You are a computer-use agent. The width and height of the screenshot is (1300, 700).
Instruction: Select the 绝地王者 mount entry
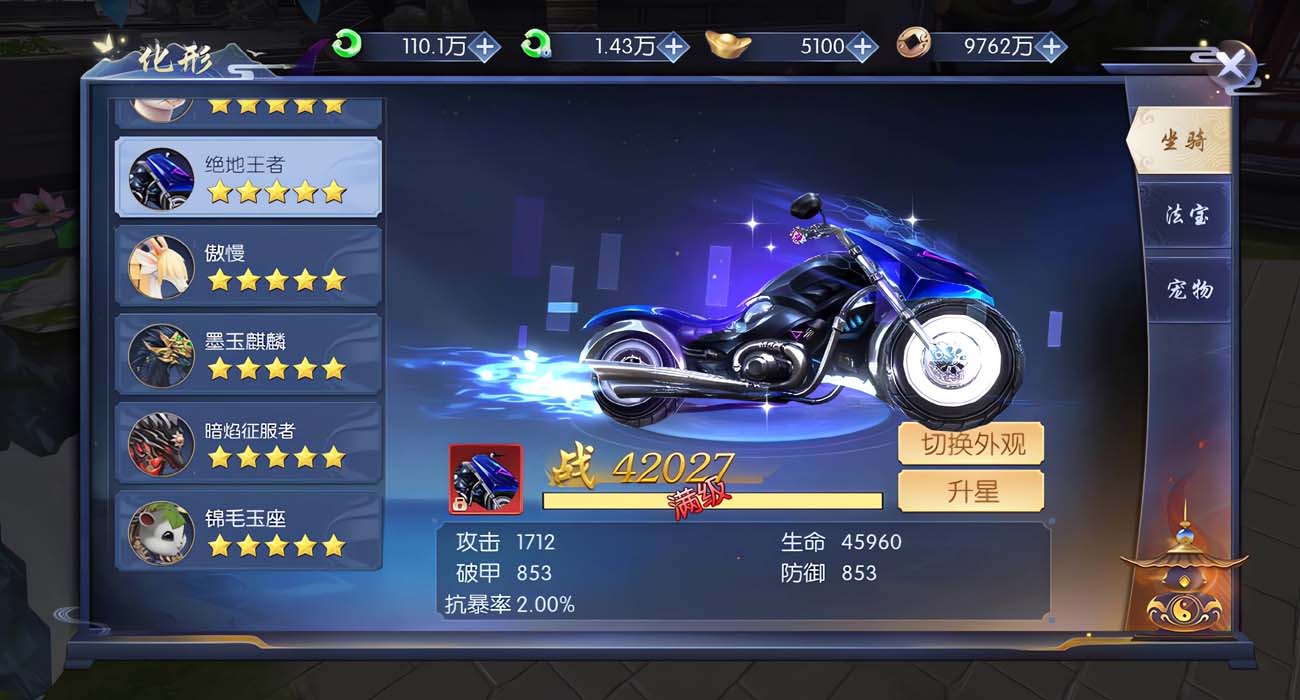(x=248, y=177)
